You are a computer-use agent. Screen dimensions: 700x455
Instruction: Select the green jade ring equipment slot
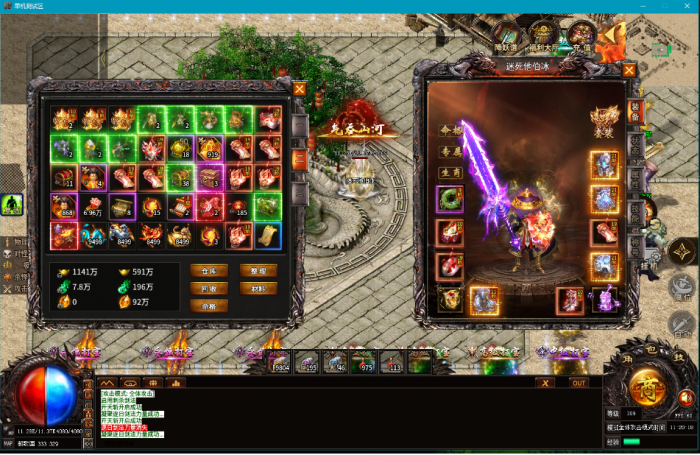click(449, 200)
